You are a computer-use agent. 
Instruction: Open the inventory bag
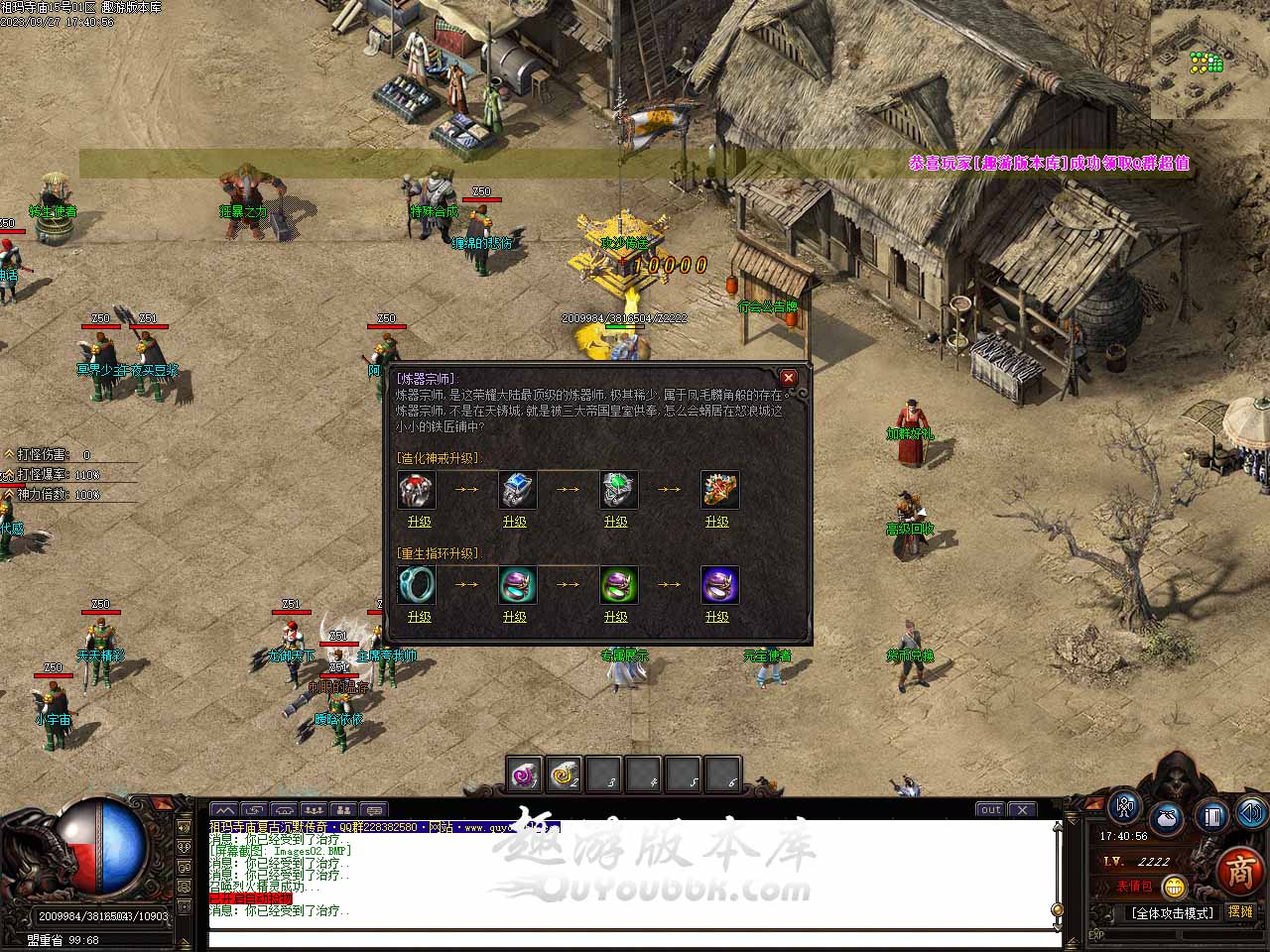(x=1166, y=820)
